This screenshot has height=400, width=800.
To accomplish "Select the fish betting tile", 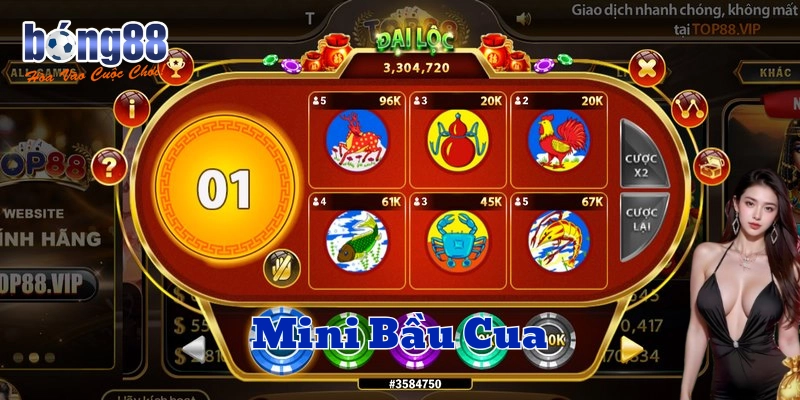I will (356, 239).
